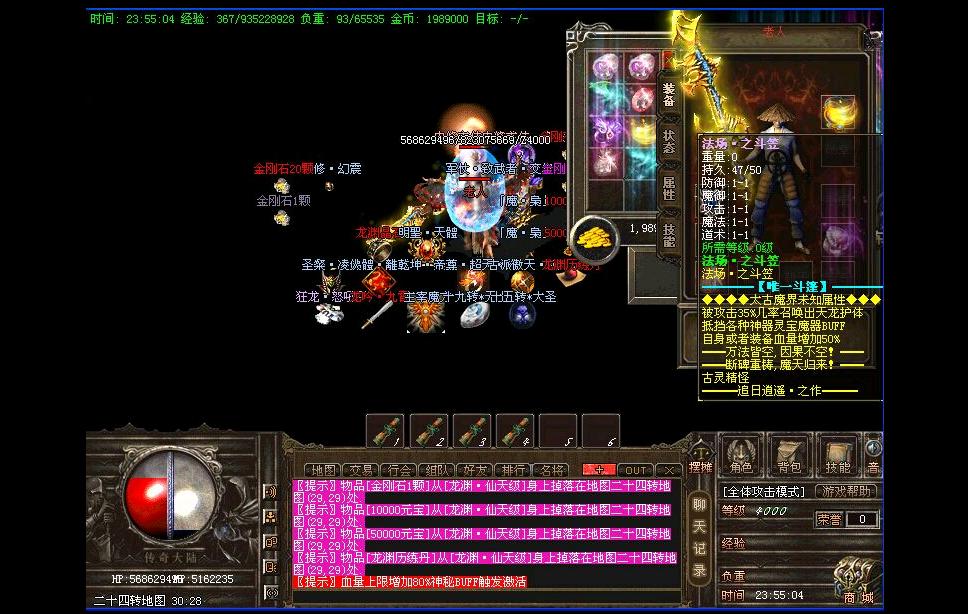Use the scroll in quick slot 1

point(385,432)
